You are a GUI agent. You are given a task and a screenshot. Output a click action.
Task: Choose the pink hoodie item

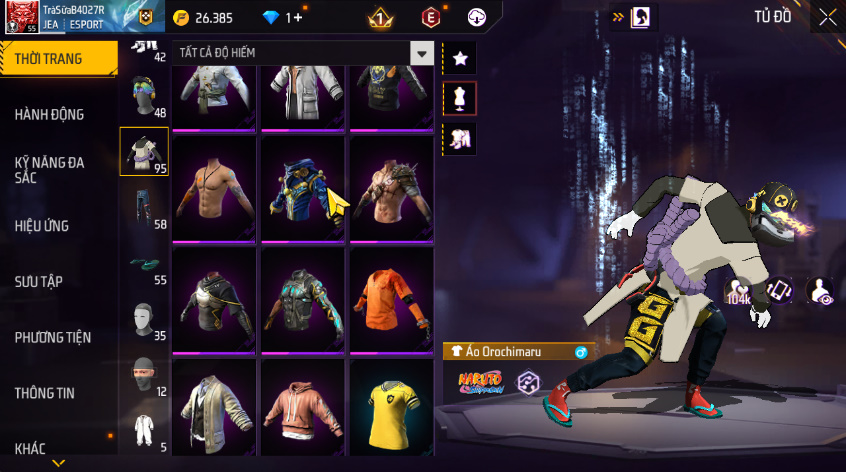click(x=303, y=410)
